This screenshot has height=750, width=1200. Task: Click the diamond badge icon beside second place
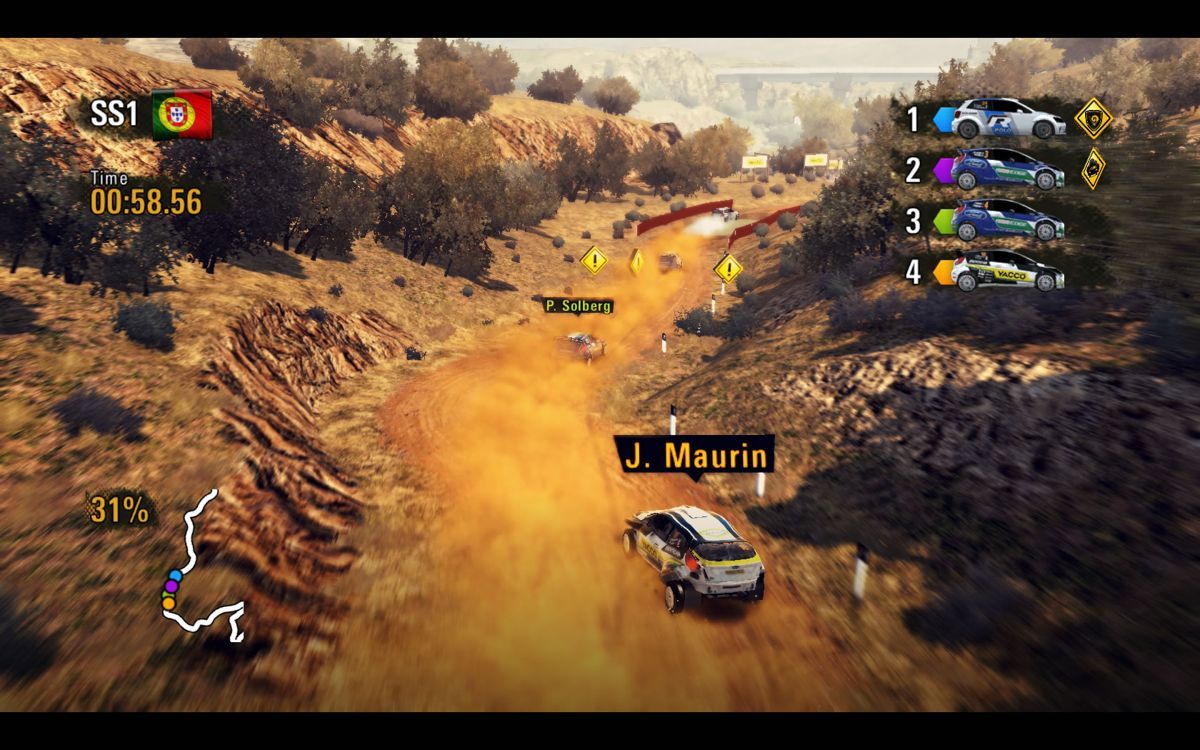pyautogui.click(x=1093, y=168)
